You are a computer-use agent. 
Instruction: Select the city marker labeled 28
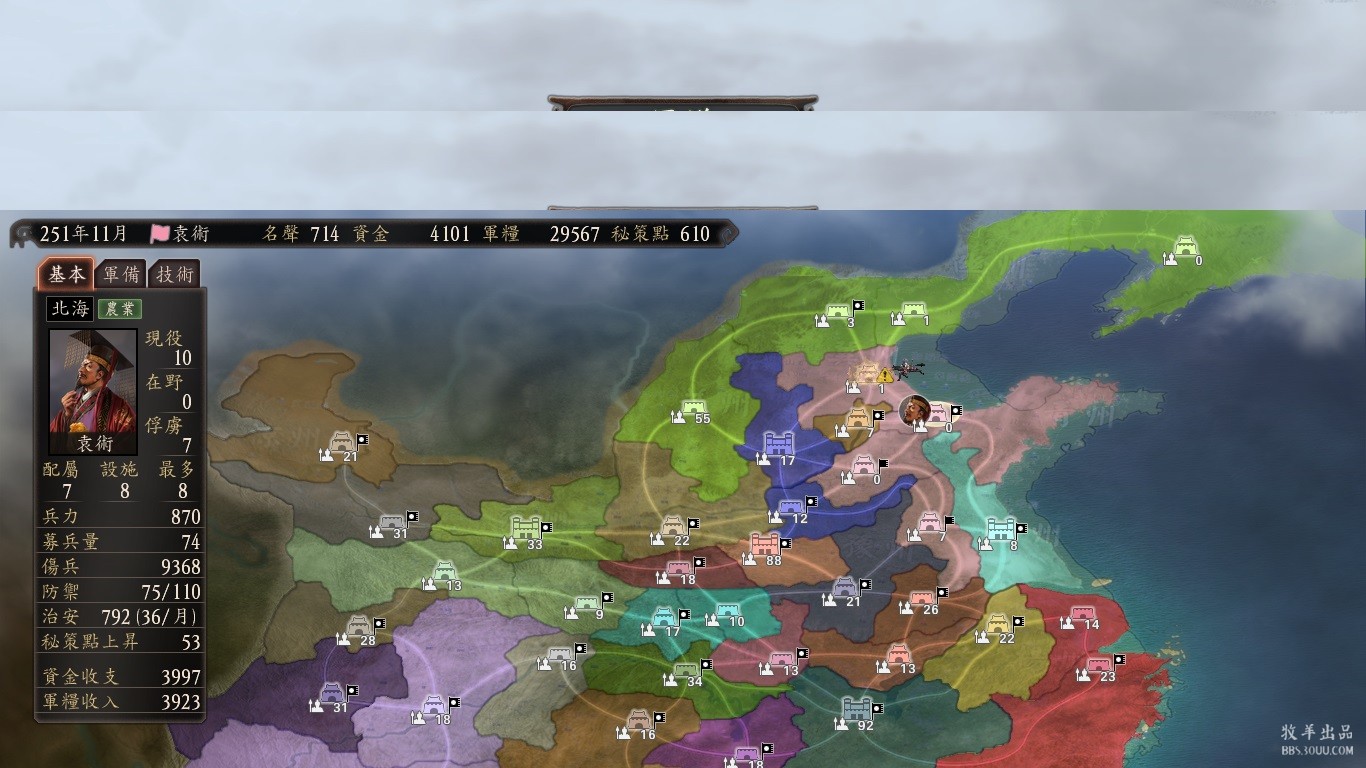click(359, 628)
